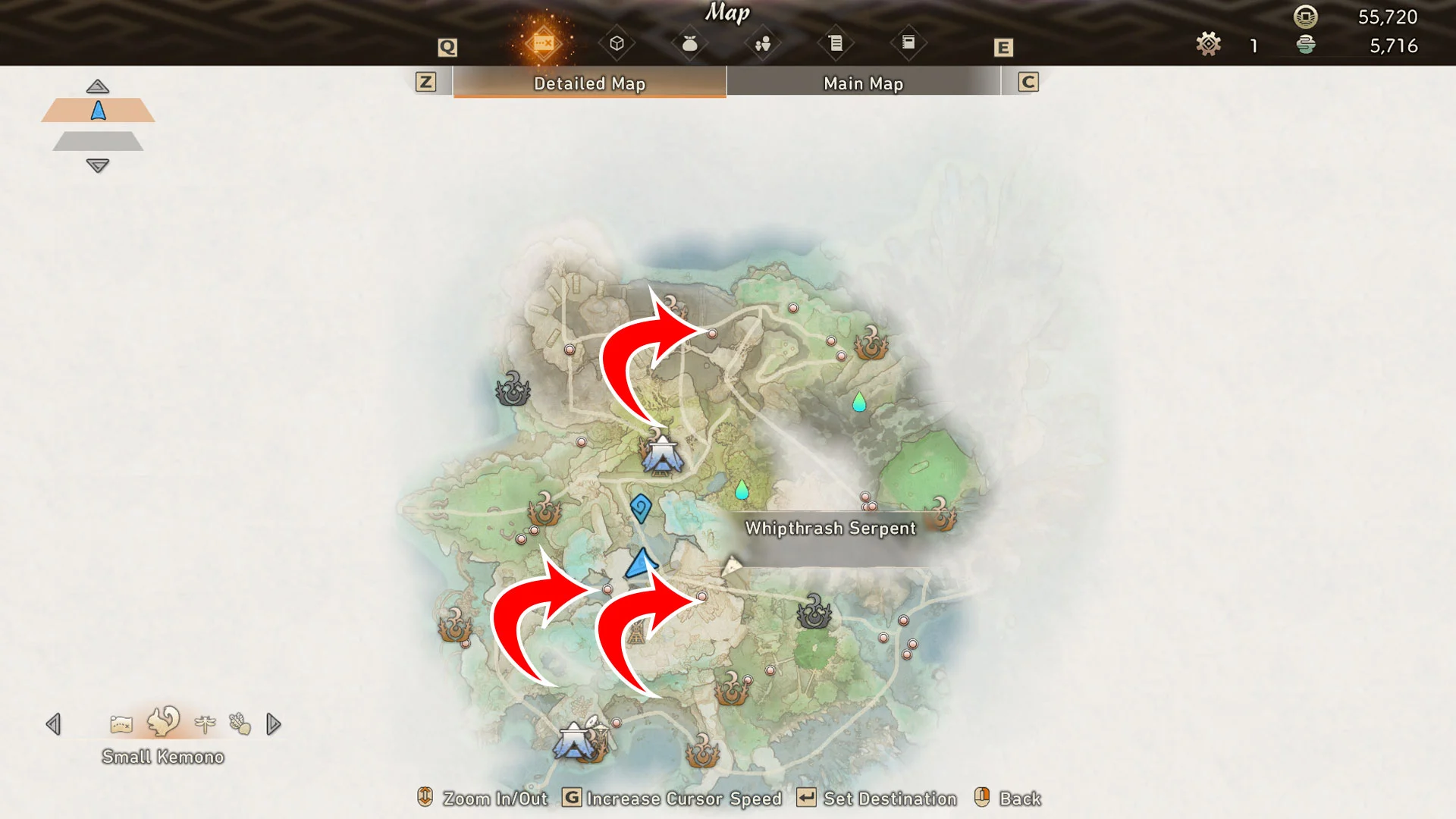Viewport: 1456px width, 819px height.
Task: Open the two-people icon menu
Action: [x=762, y=43]
